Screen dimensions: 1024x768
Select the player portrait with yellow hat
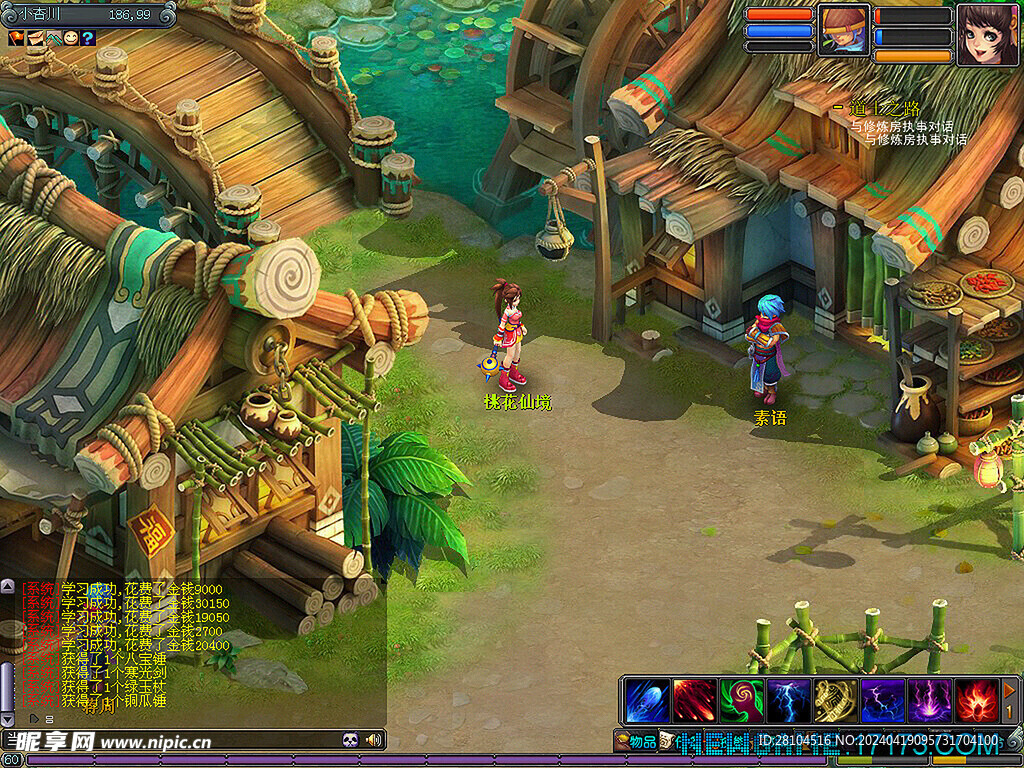click(x=844, y=30)
